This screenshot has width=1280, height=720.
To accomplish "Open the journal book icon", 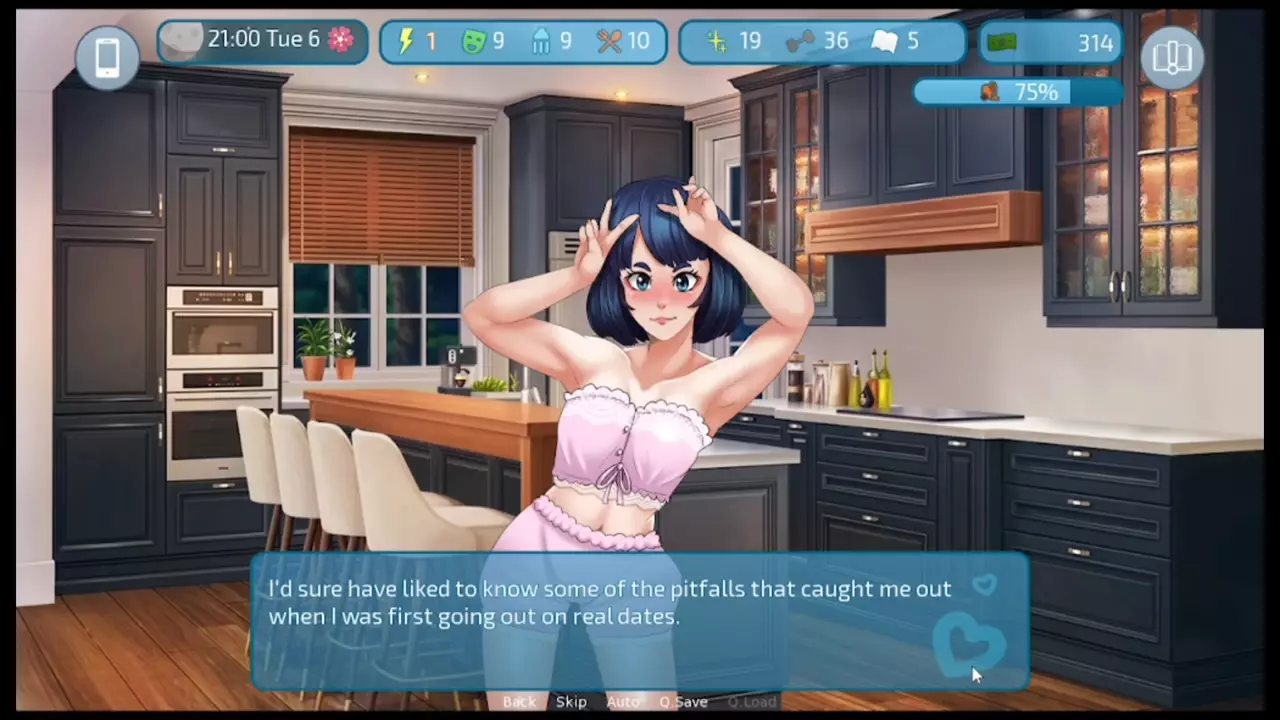I will (1172, 57).
